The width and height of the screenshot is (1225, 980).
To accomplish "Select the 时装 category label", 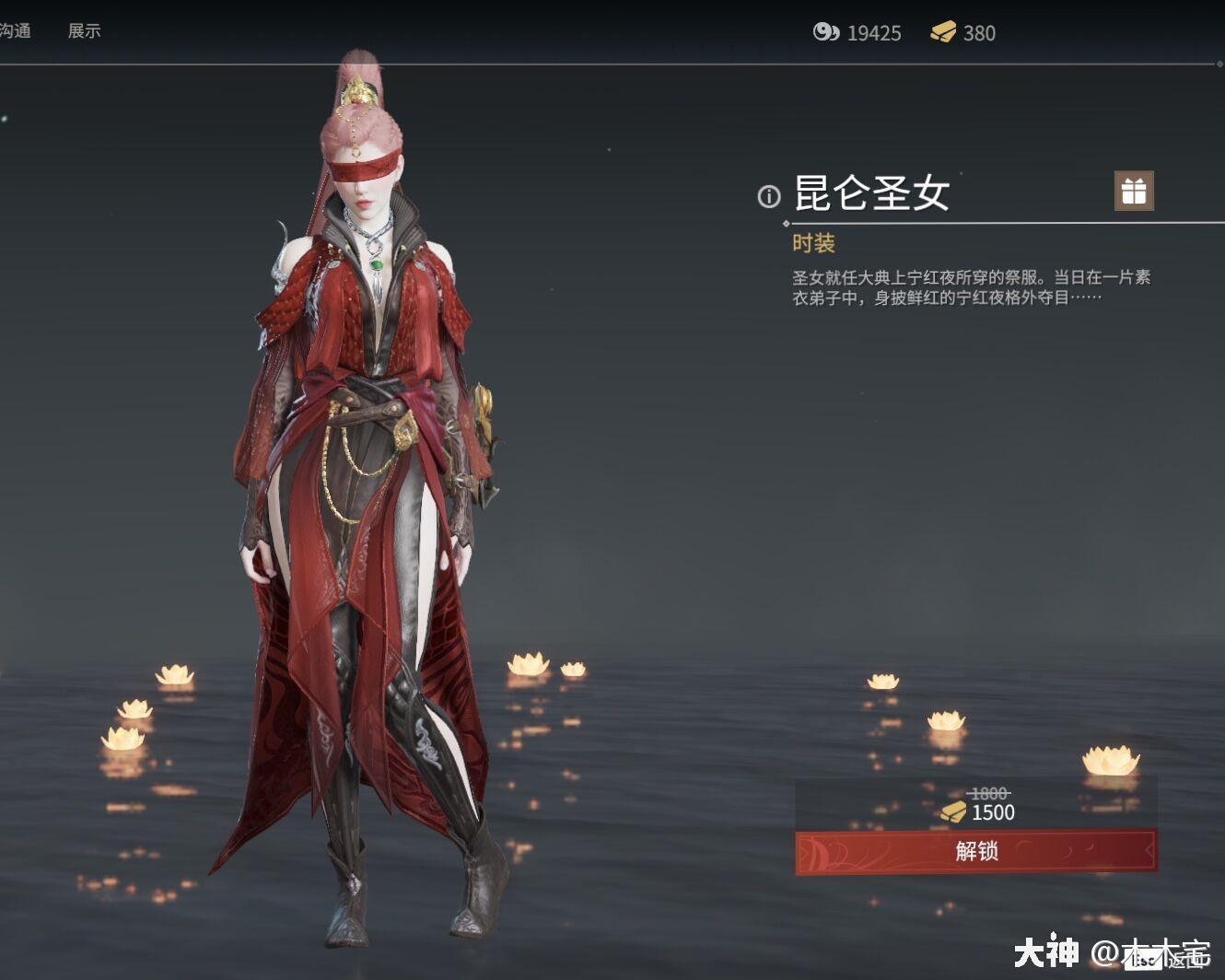I will point(812,242).
